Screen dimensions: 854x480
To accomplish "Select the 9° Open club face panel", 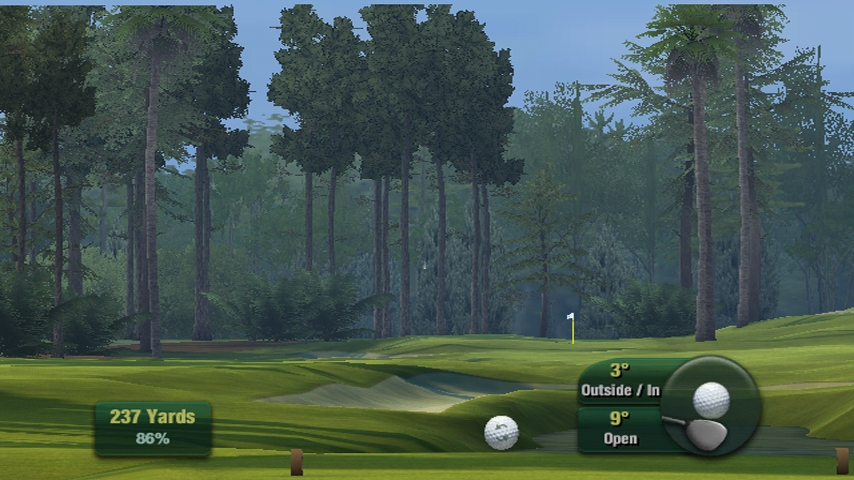I will point(619,428).
